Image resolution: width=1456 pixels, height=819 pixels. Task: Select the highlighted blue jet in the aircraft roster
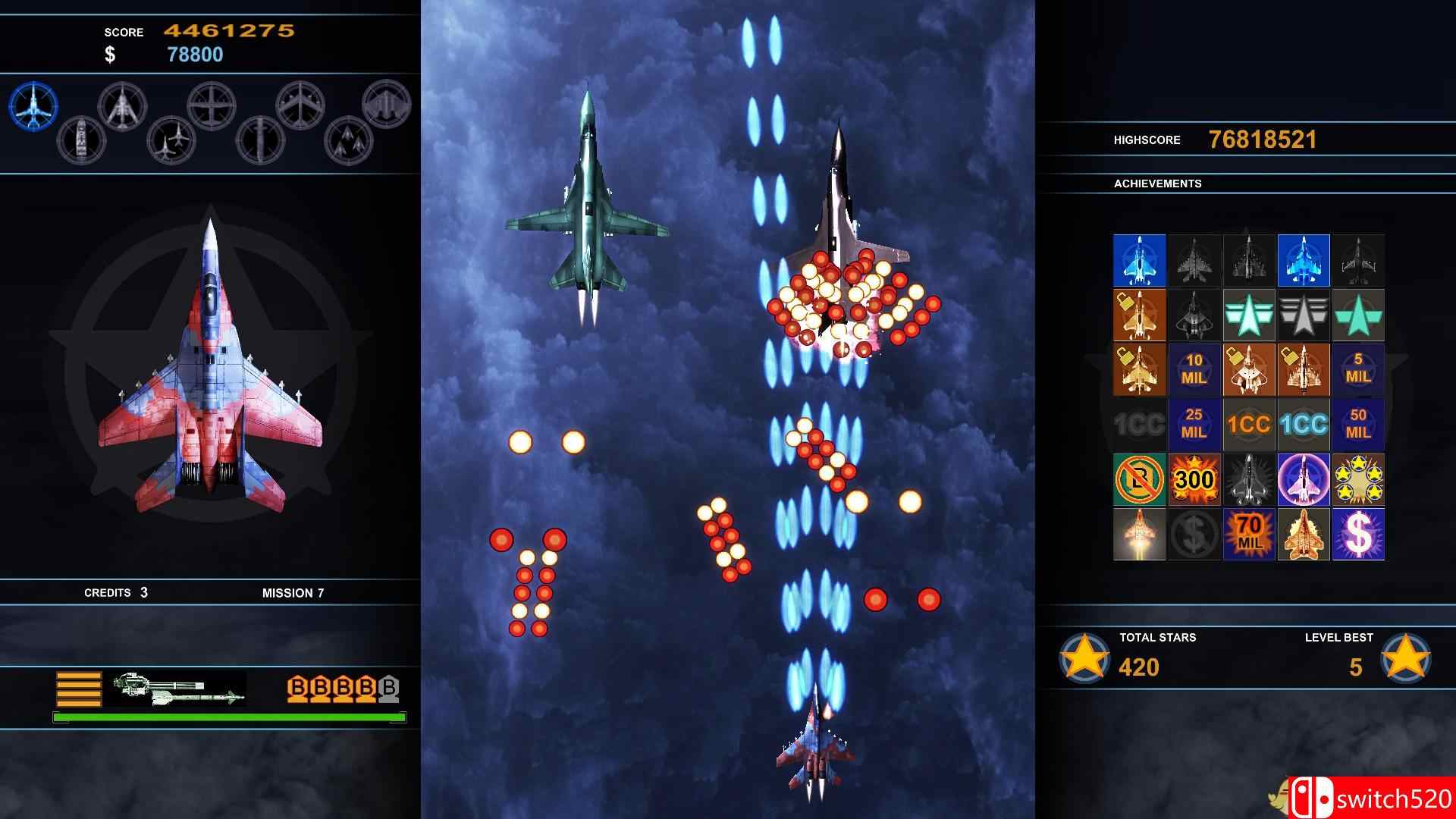tap(34, 106)
